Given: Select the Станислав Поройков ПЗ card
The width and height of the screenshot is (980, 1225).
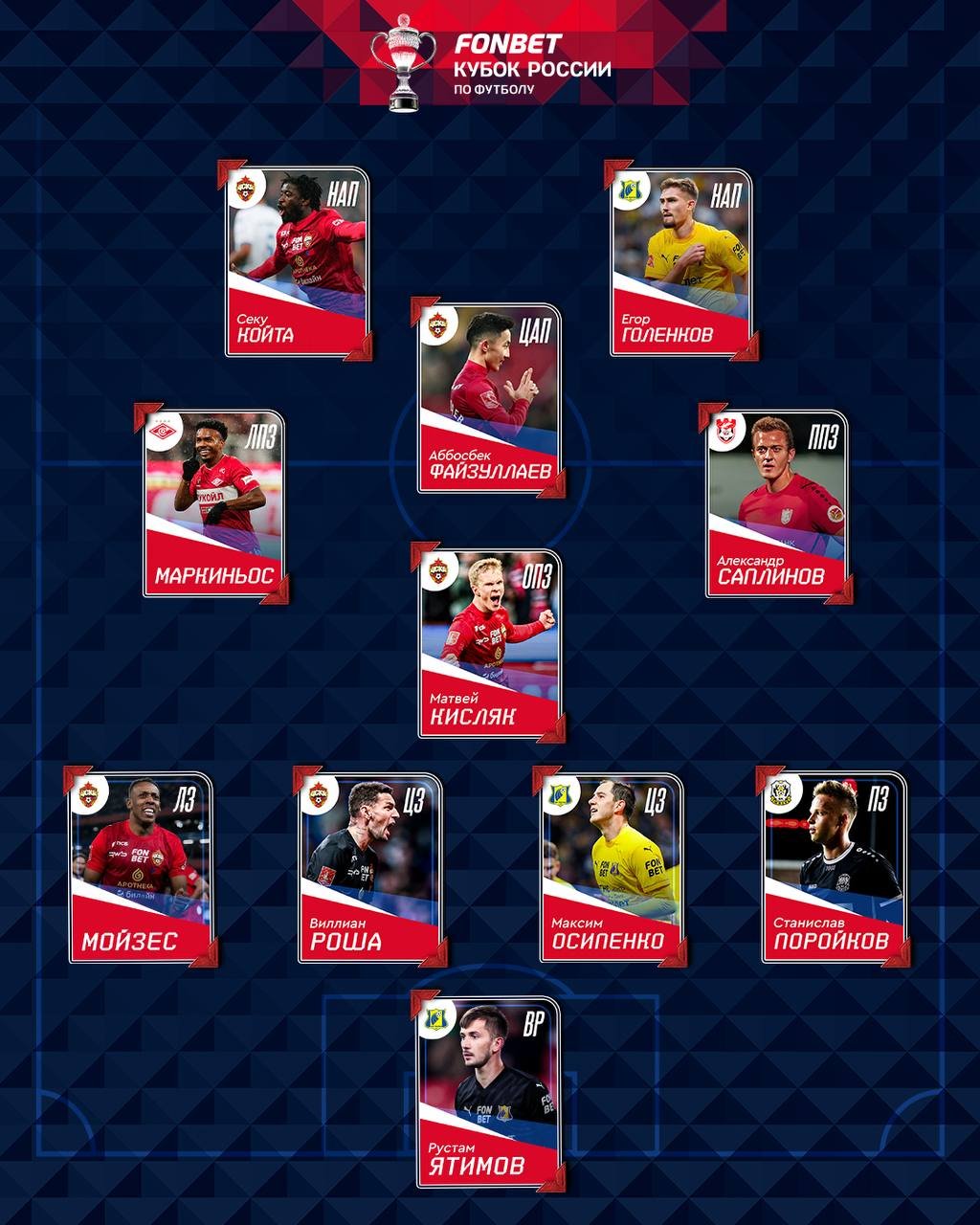Looking at the screenshot, I should [834, 868].
